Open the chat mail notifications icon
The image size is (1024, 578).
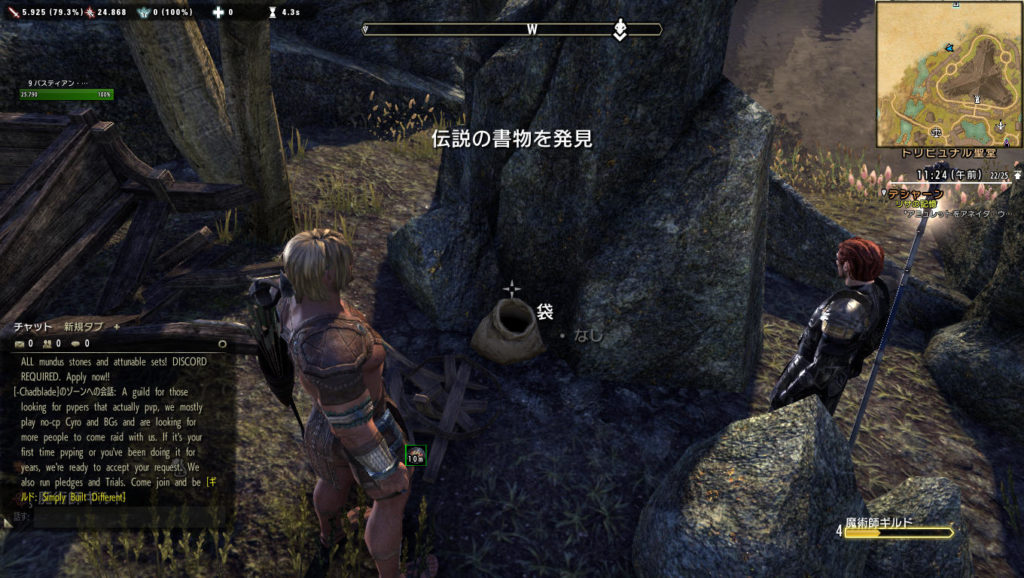coord(19,343)
